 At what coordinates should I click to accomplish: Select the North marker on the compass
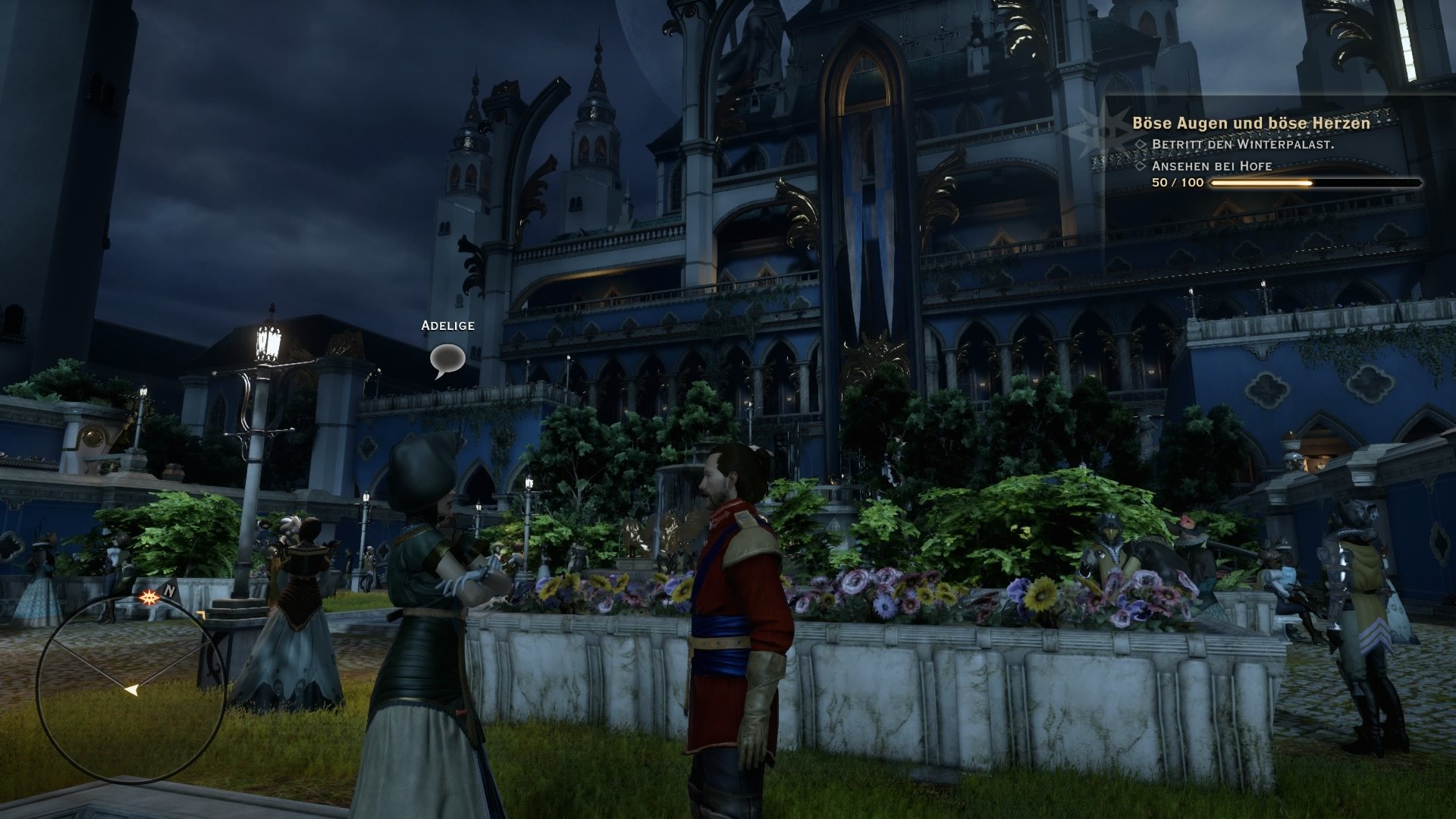(170, 590)
